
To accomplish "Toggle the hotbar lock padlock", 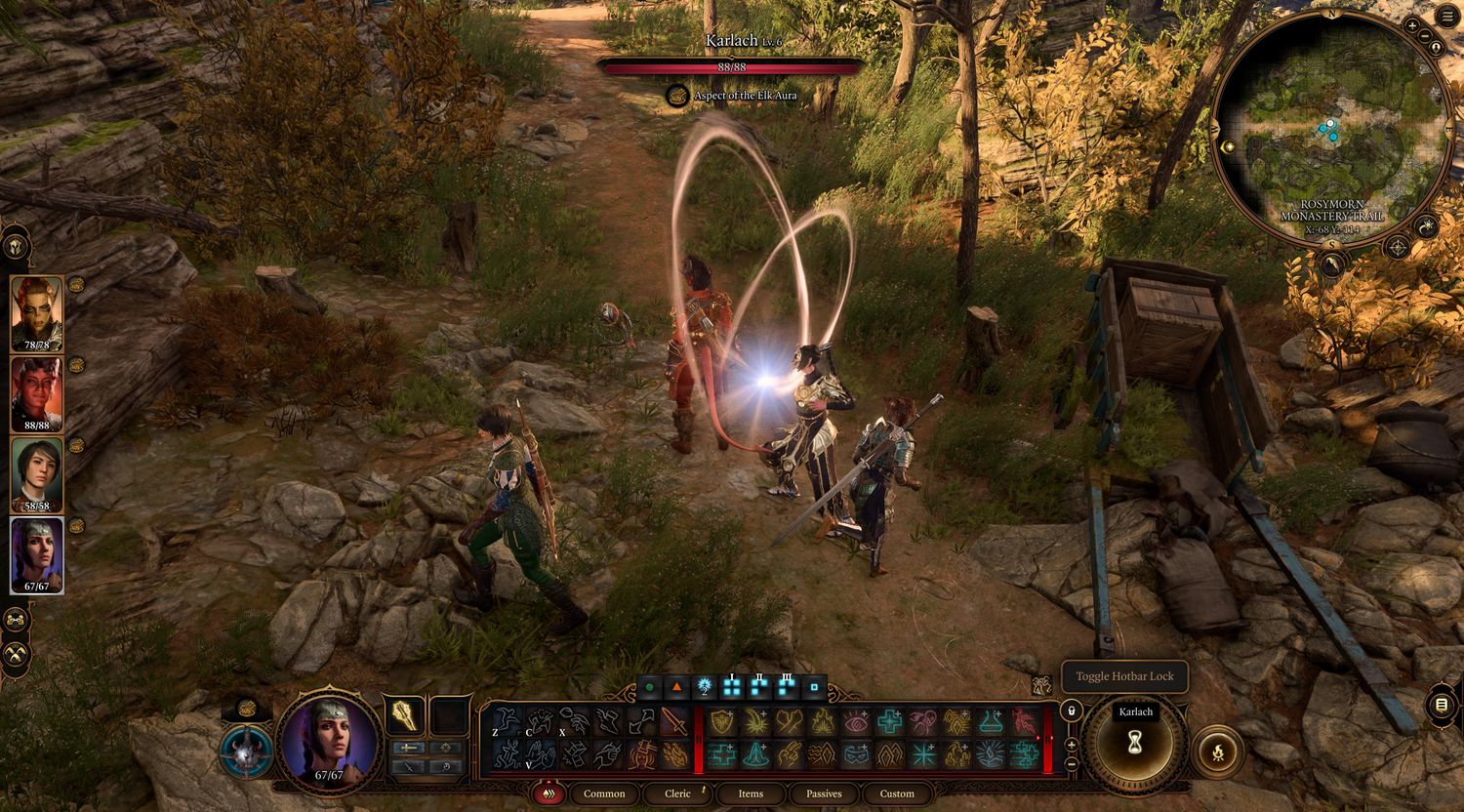I will click(x=1071, y=710).
